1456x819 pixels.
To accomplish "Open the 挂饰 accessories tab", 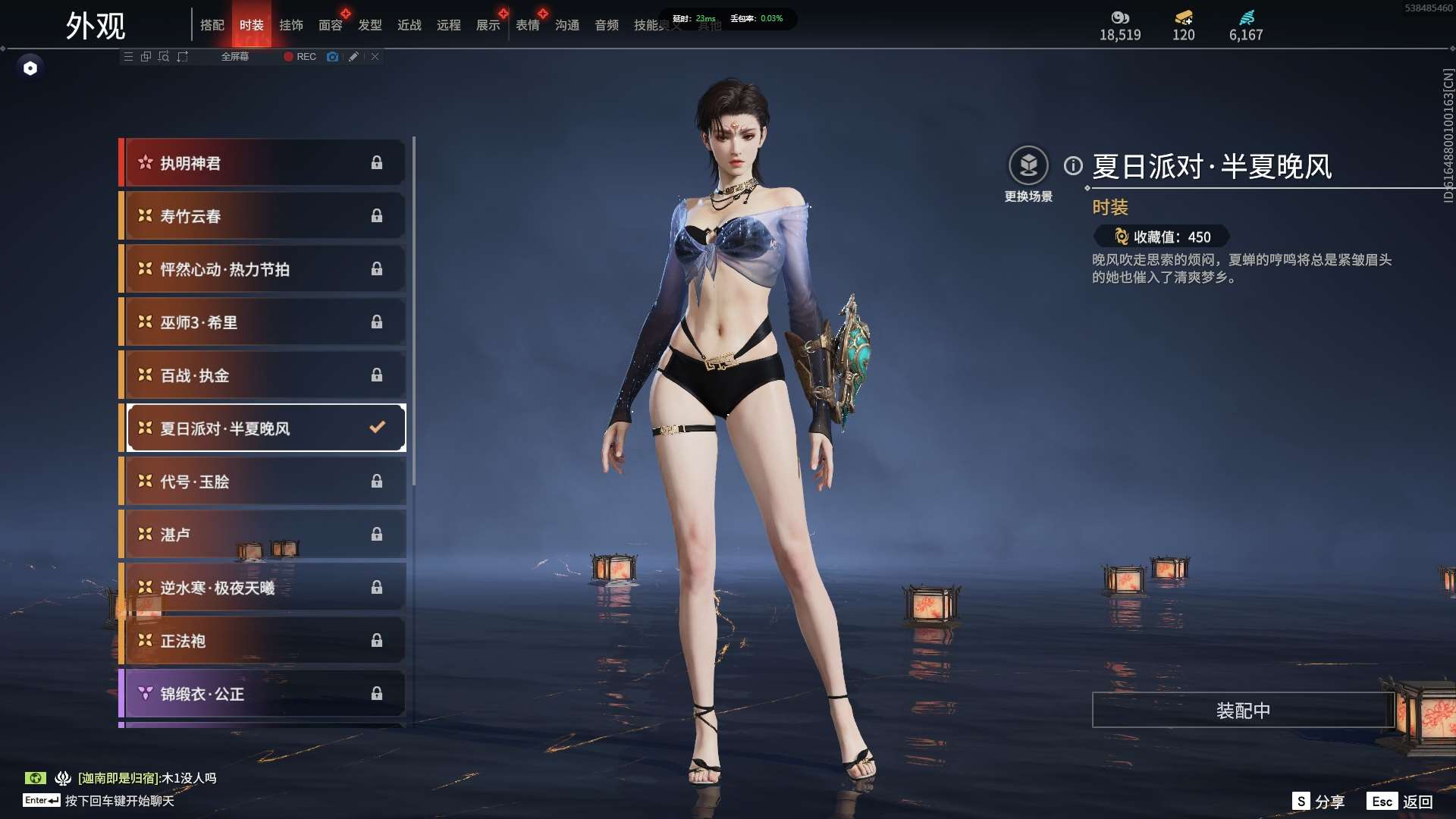I will (x=291, y=25).
